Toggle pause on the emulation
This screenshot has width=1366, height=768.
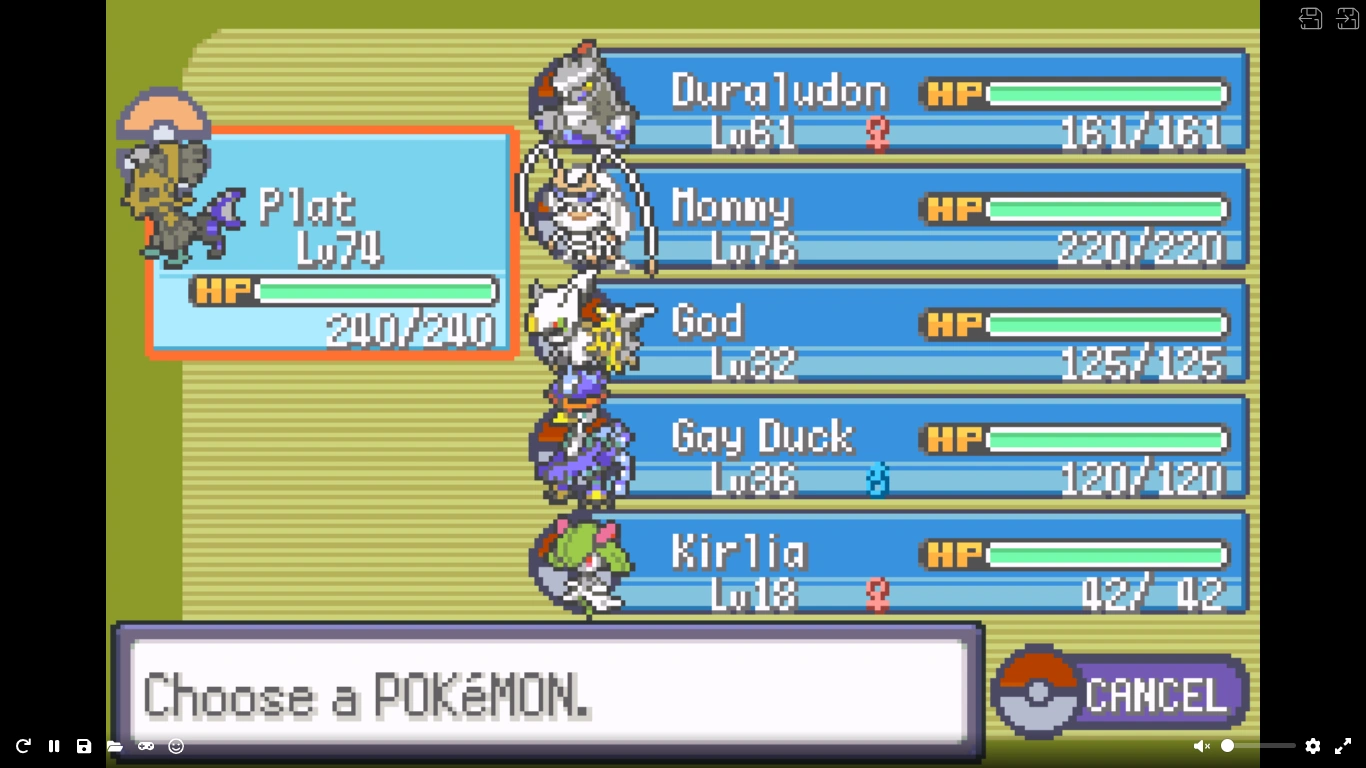[x=52, y=746]
